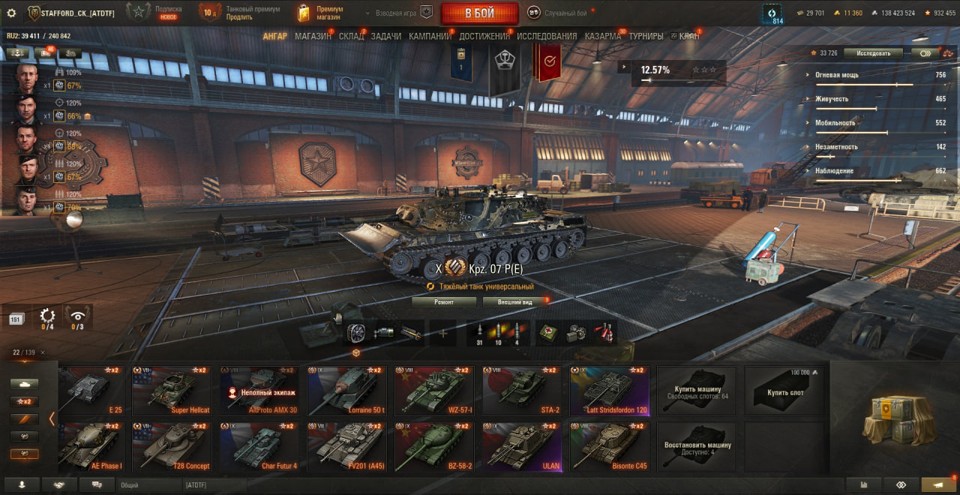Open the ЗАДАЧИ tab
This screenshot has width=960, height=495.
click(386, 36)
